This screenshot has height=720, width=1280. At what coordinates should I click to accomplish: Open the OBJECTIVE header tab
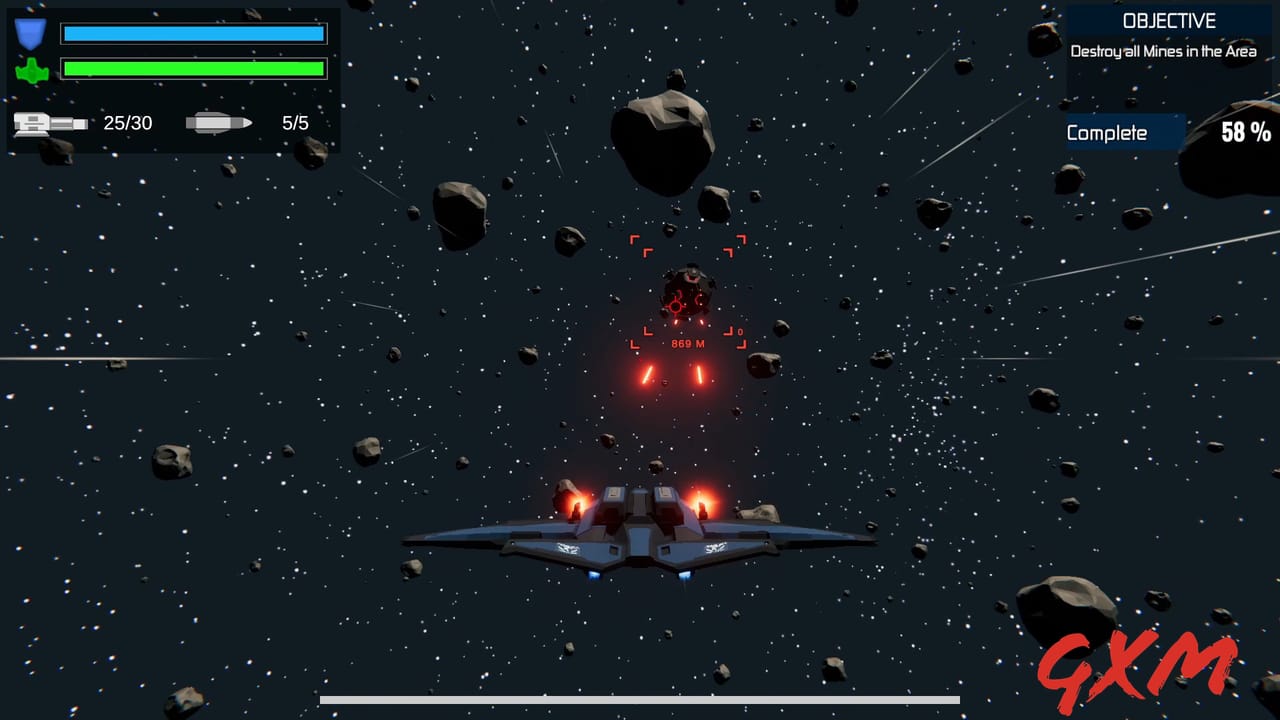[1168, 20]
